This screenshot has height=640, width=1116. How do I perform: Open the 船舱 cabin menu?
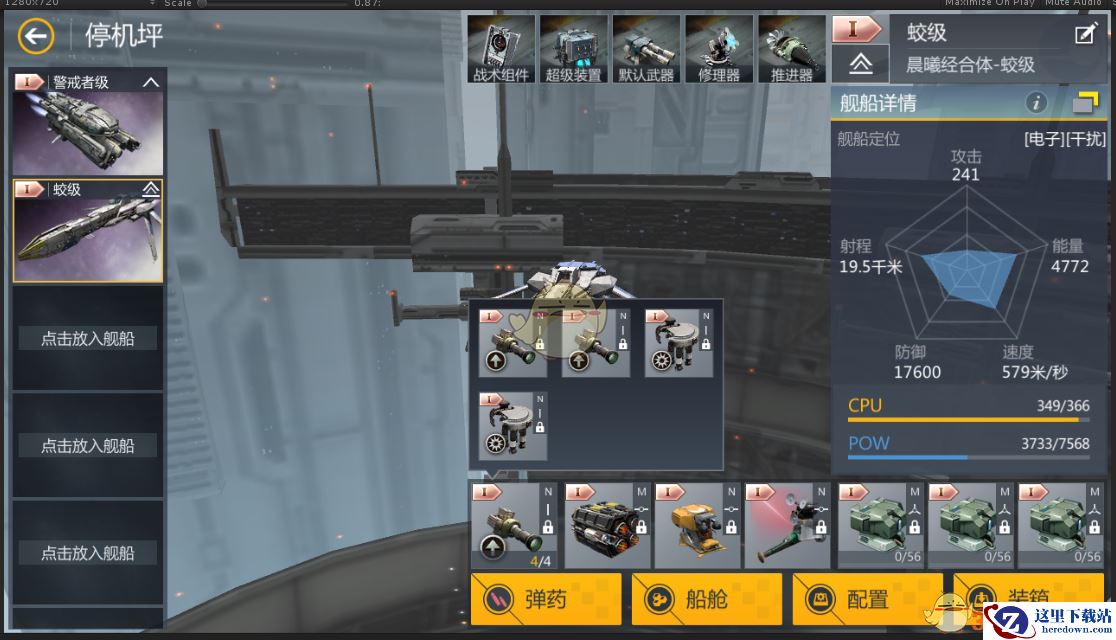coord(707,599)
